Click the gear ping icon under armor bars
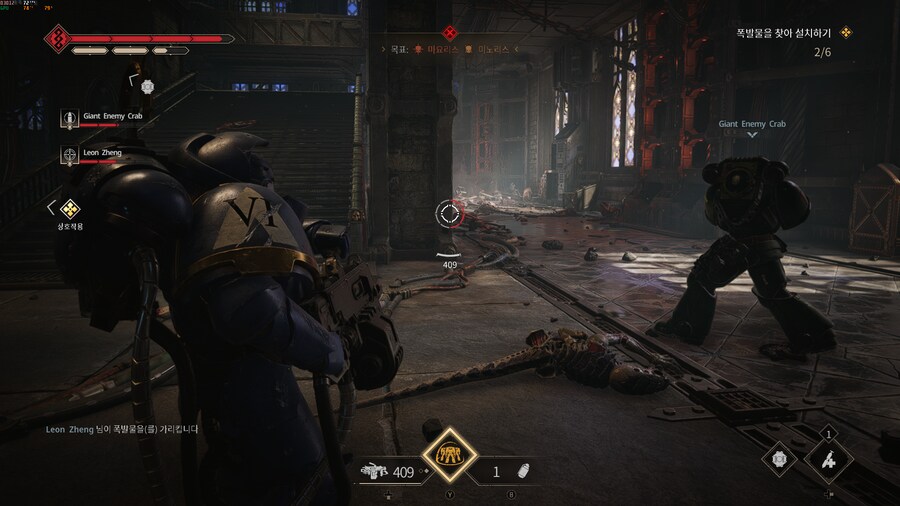900x506 pixels. (147, 86)
